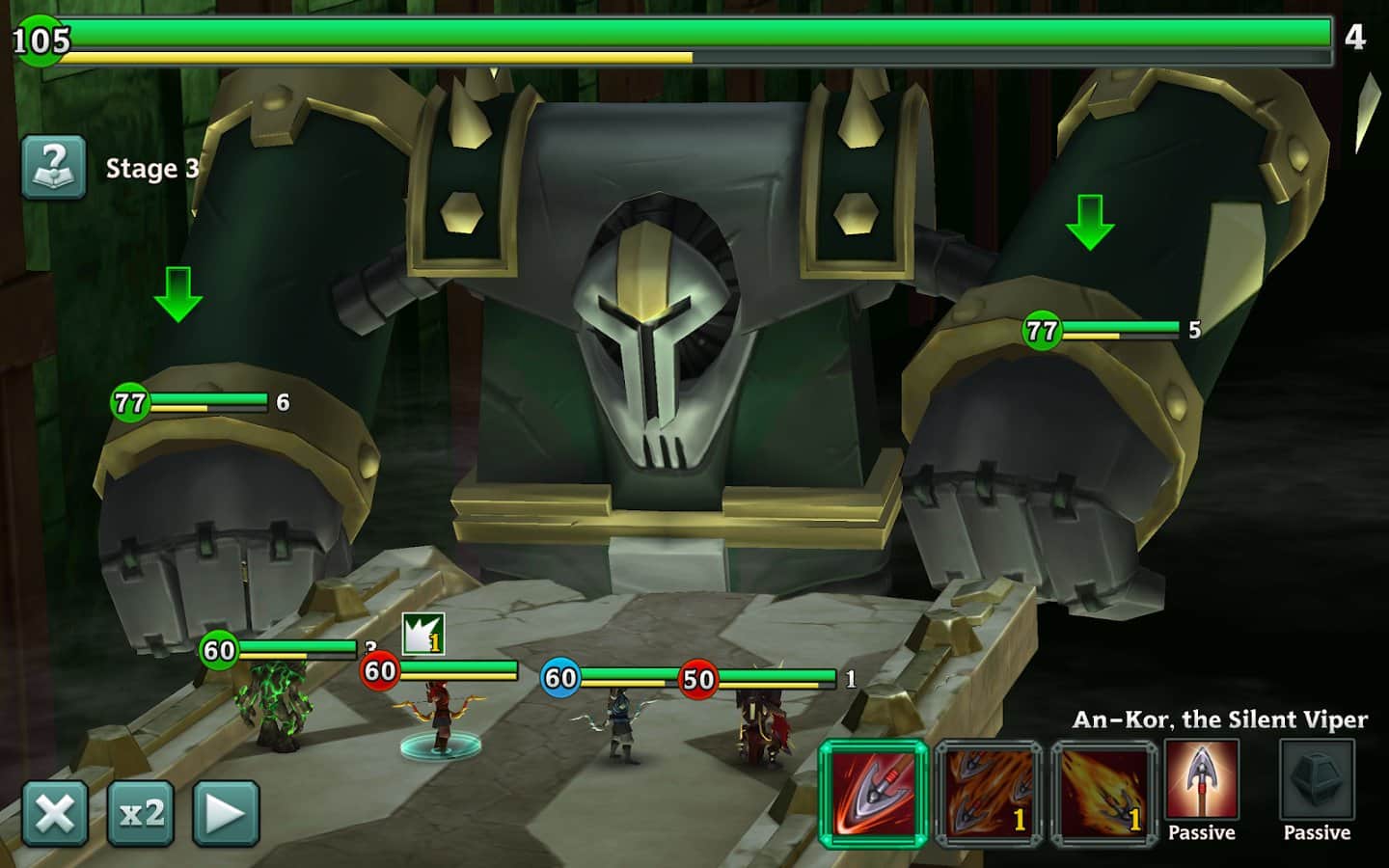1389x868 pixels.
Task: View the arrowhead passive skill
Action: pos(1202,781)
